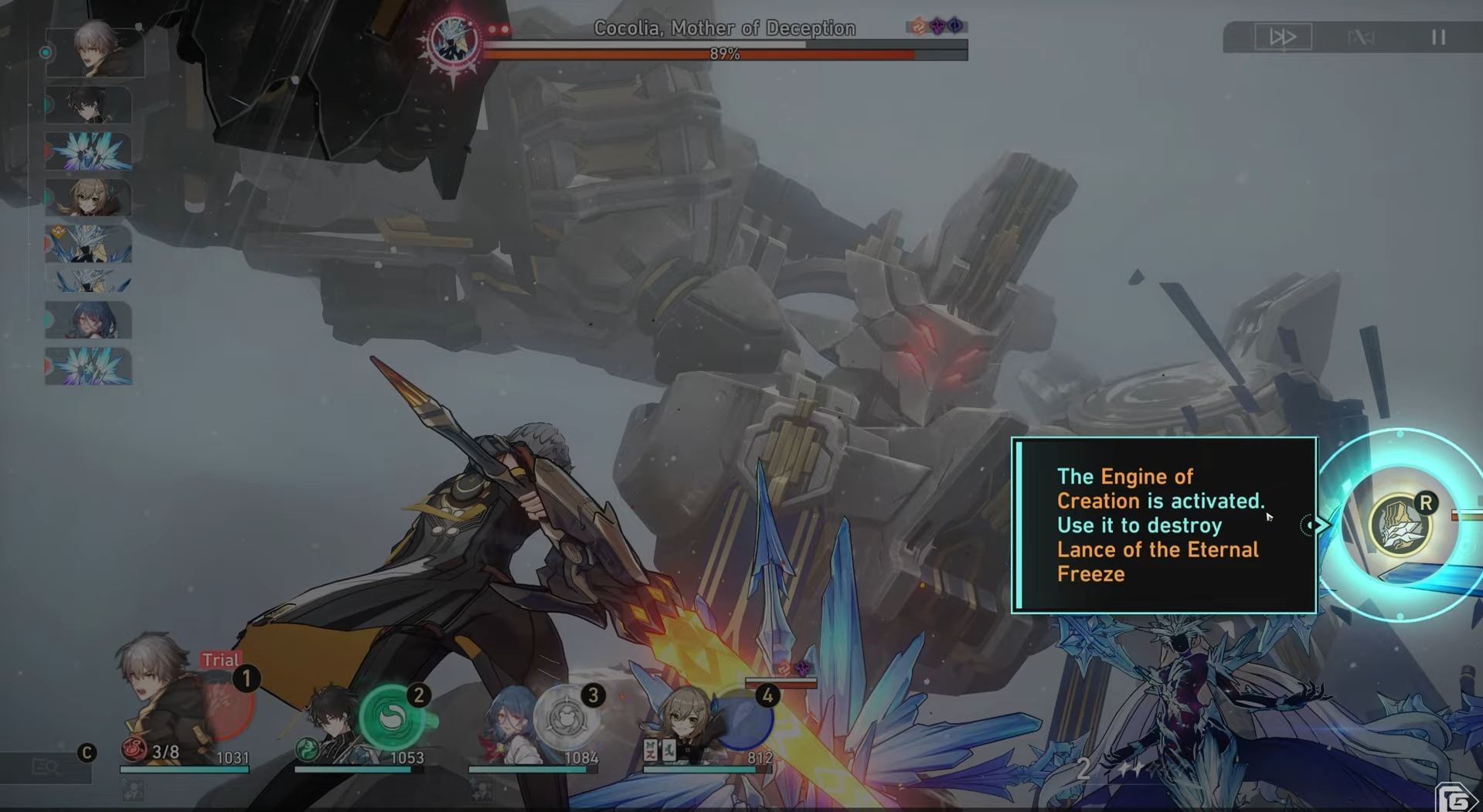Select Dan Heng's portrait in the turn order sidebar
This screenshot has width=1483, height=812.
click(x=87, y=106)
